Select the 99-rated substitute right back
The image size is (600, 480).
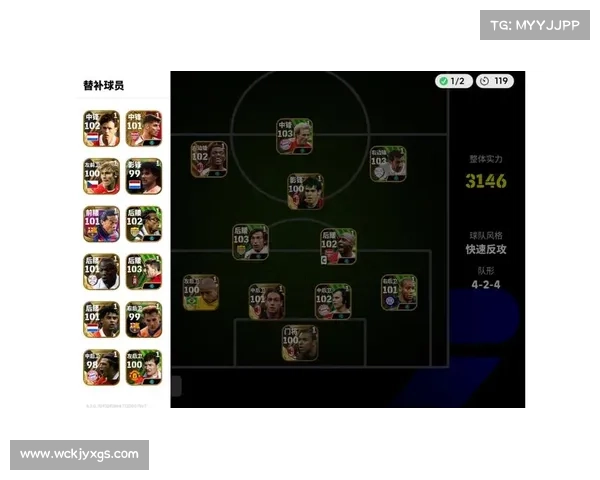point(144,320)
